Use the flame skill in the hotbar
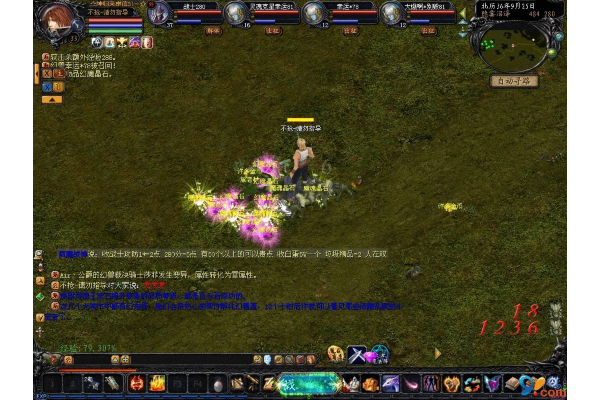This screenshot has width=600, height=400. point(157,383)
